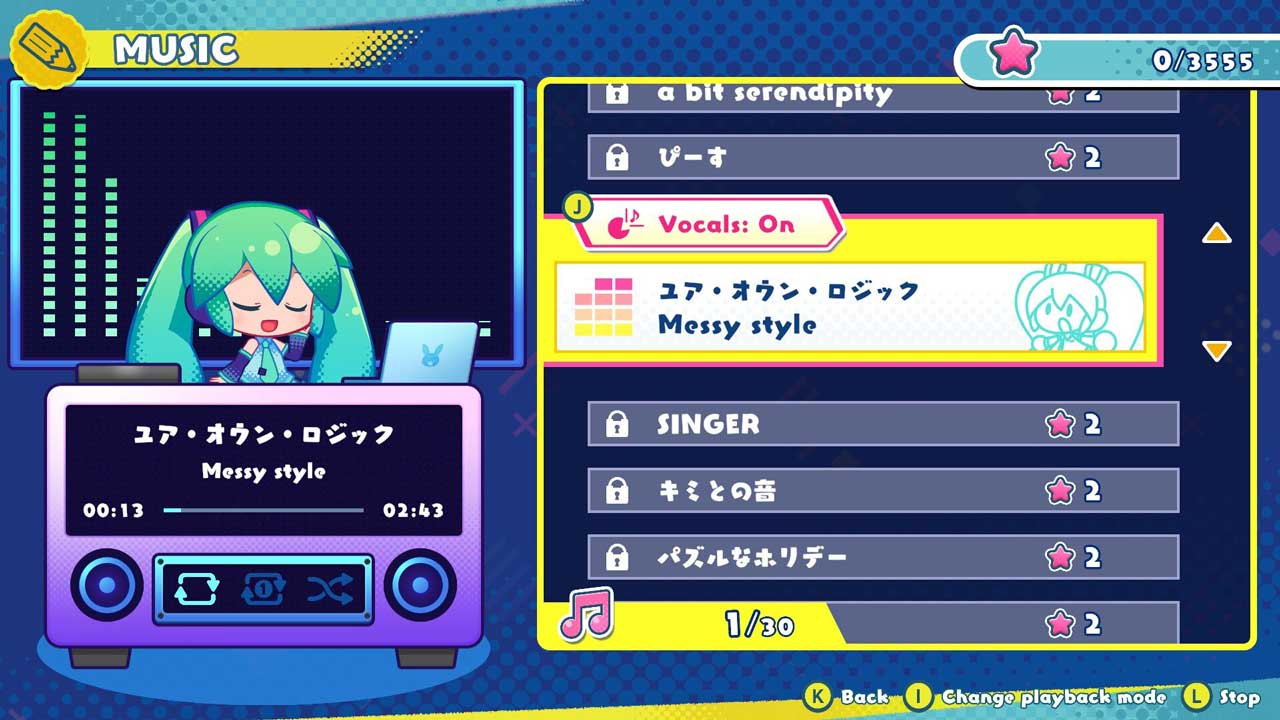
Task: Seek on the song progress bar
Action: 263,510
